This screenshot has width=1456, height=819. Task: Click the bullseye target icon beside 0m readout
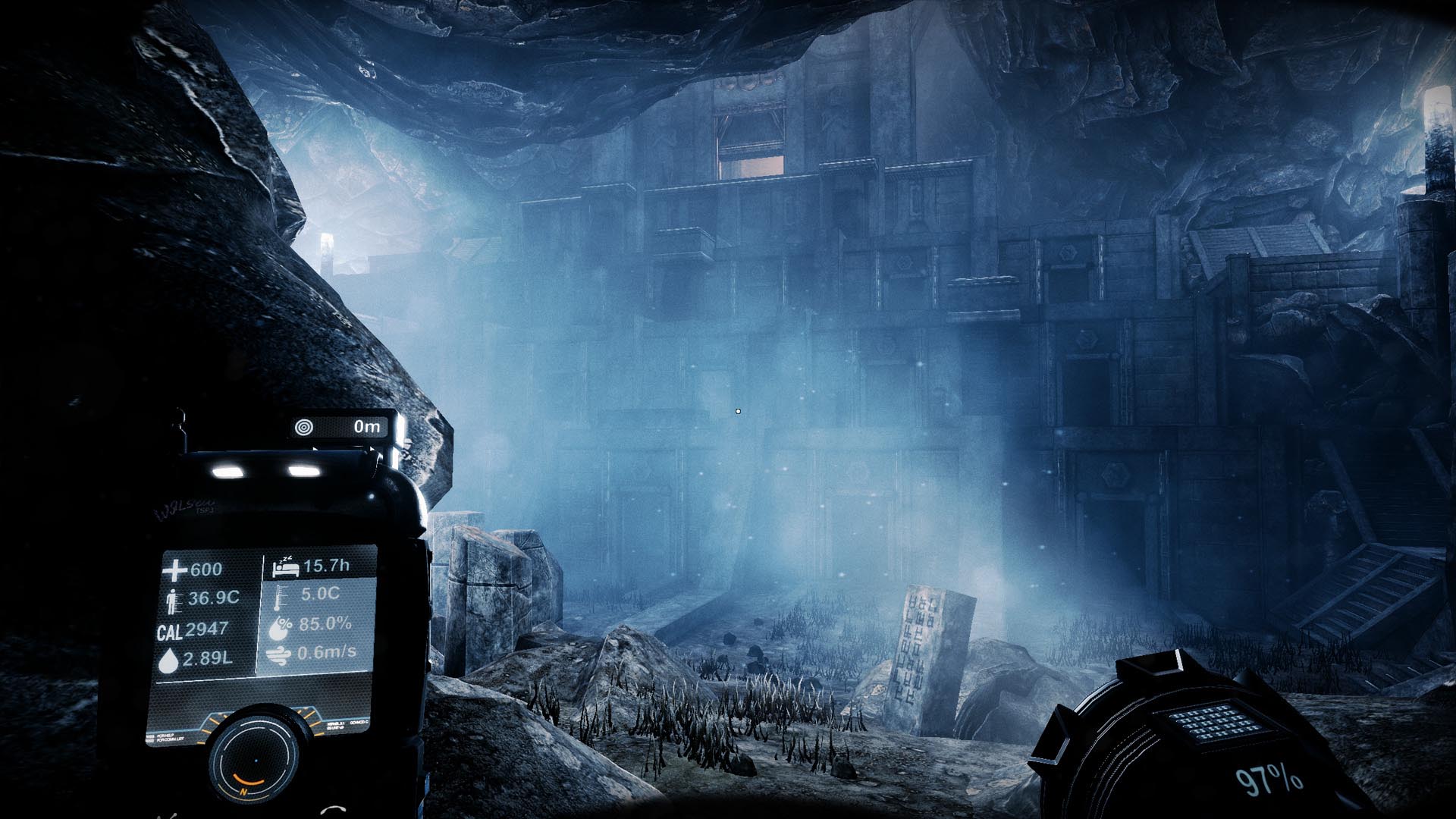(305, 426)
